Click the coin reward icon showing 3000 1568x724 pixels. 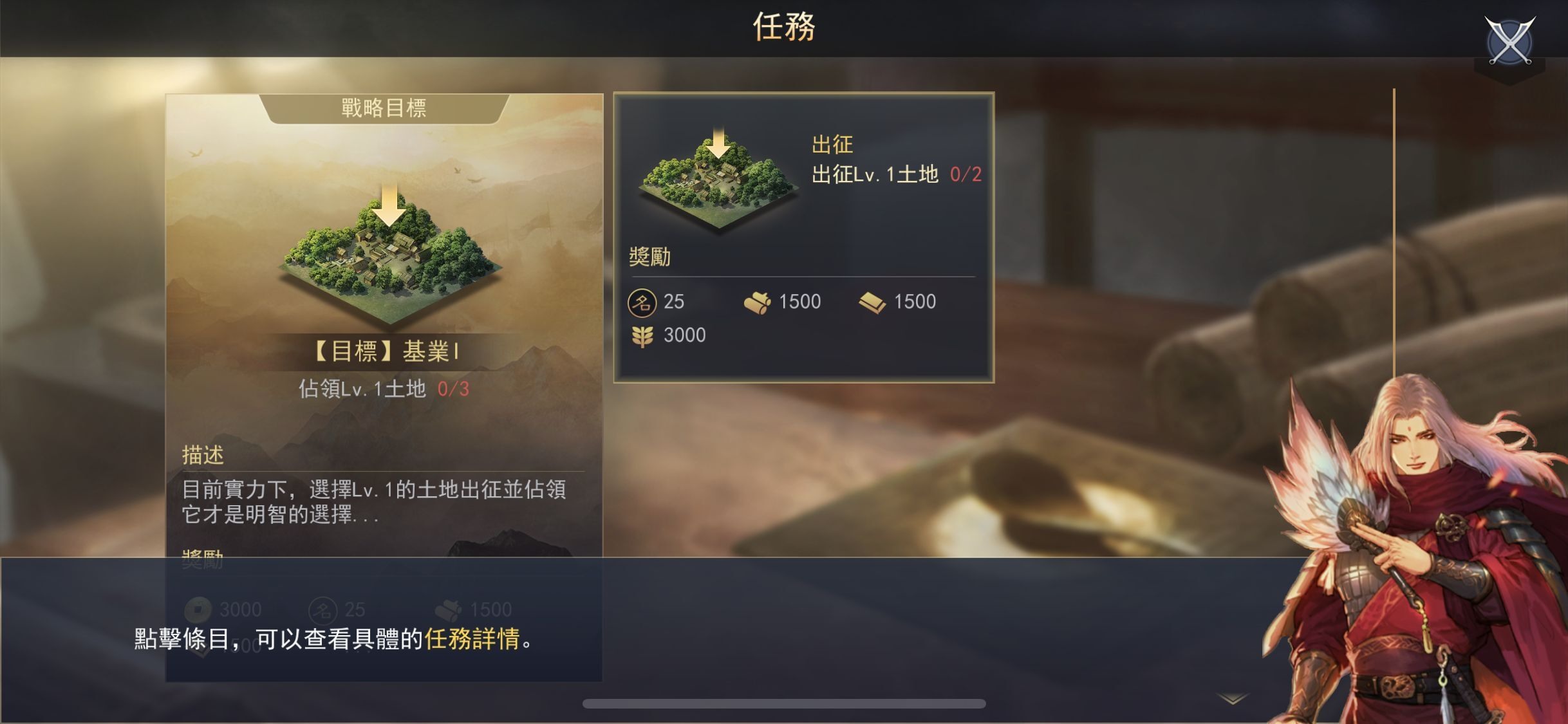point(200,608)
